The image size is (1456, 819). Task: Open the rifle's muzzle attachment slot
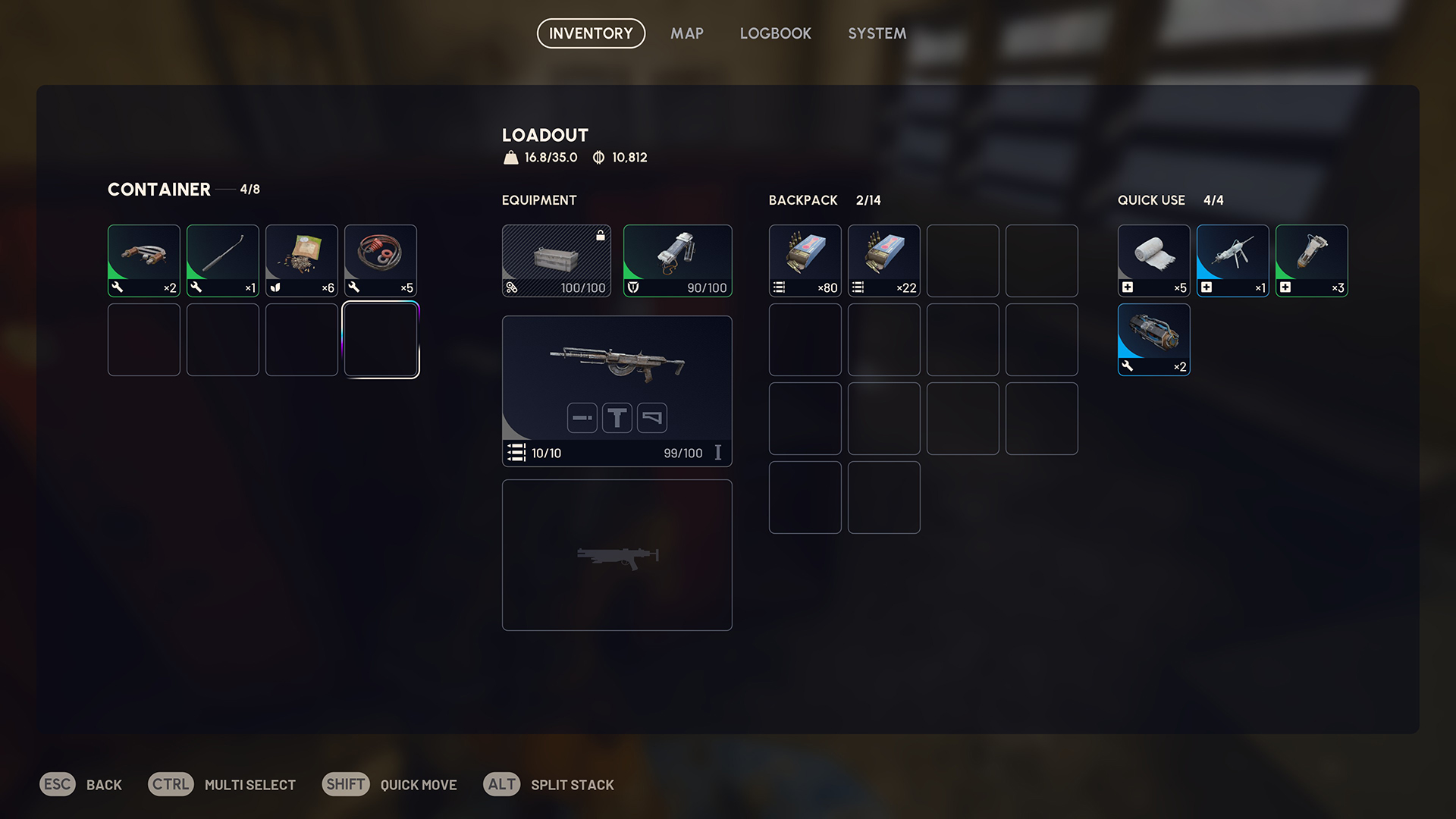click(x=582, y=418)
